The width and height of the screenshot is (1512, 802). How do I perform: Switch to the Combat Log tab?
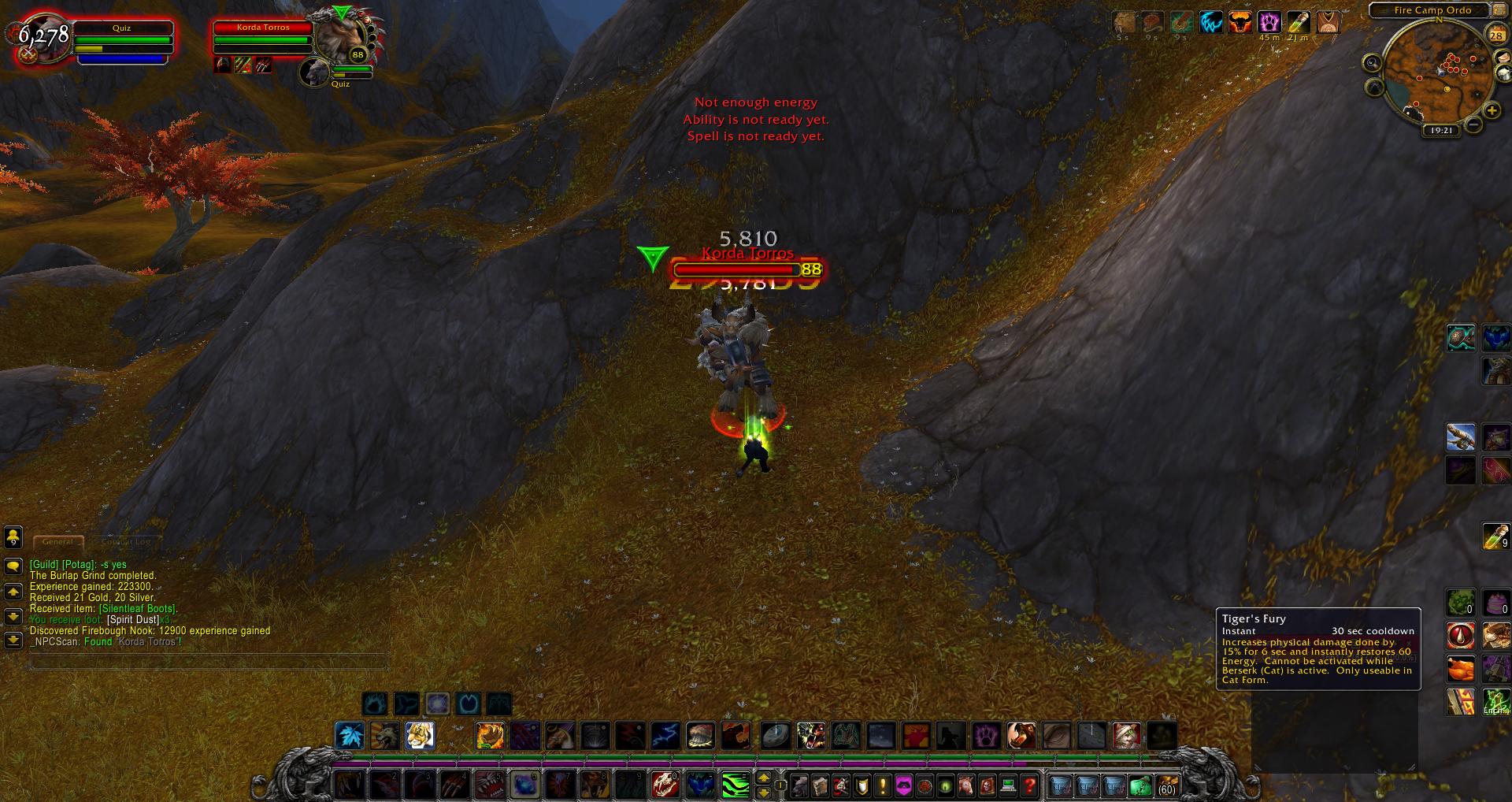tap(126, 542)
